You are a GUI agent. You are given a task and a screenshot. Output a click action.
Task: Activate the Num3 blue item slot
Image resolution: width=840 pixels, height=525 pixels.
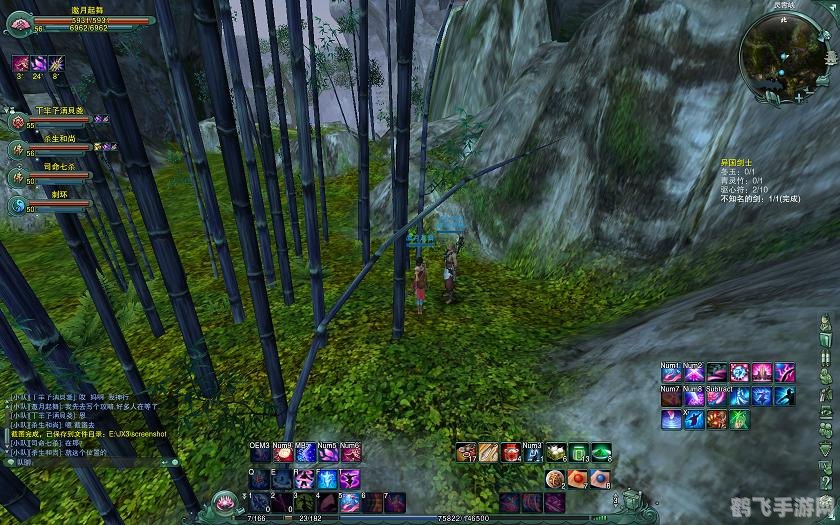point(533,453)
